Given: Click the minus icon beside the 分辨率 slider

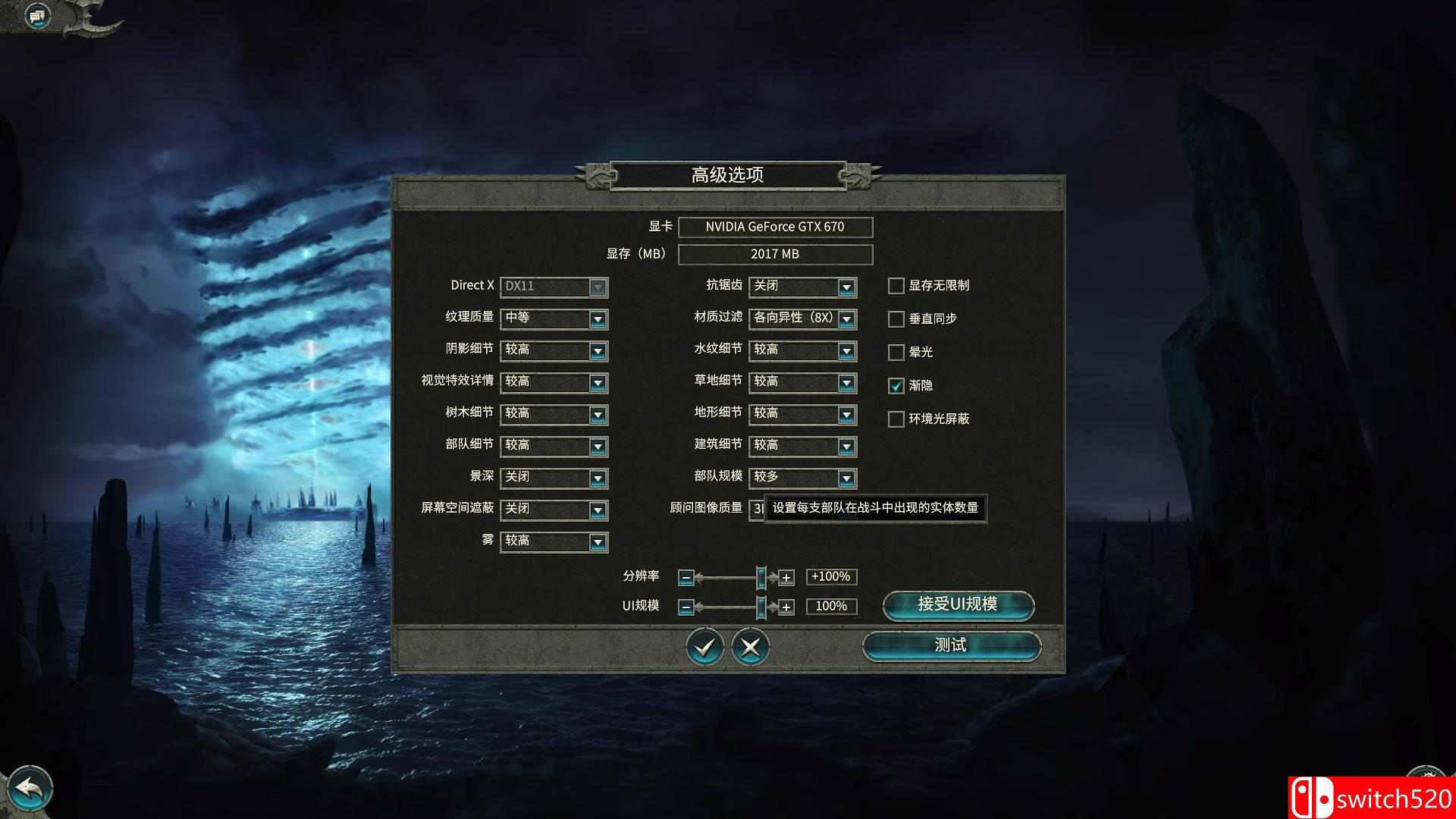Looking at the screenshot, I should (686, 577).
